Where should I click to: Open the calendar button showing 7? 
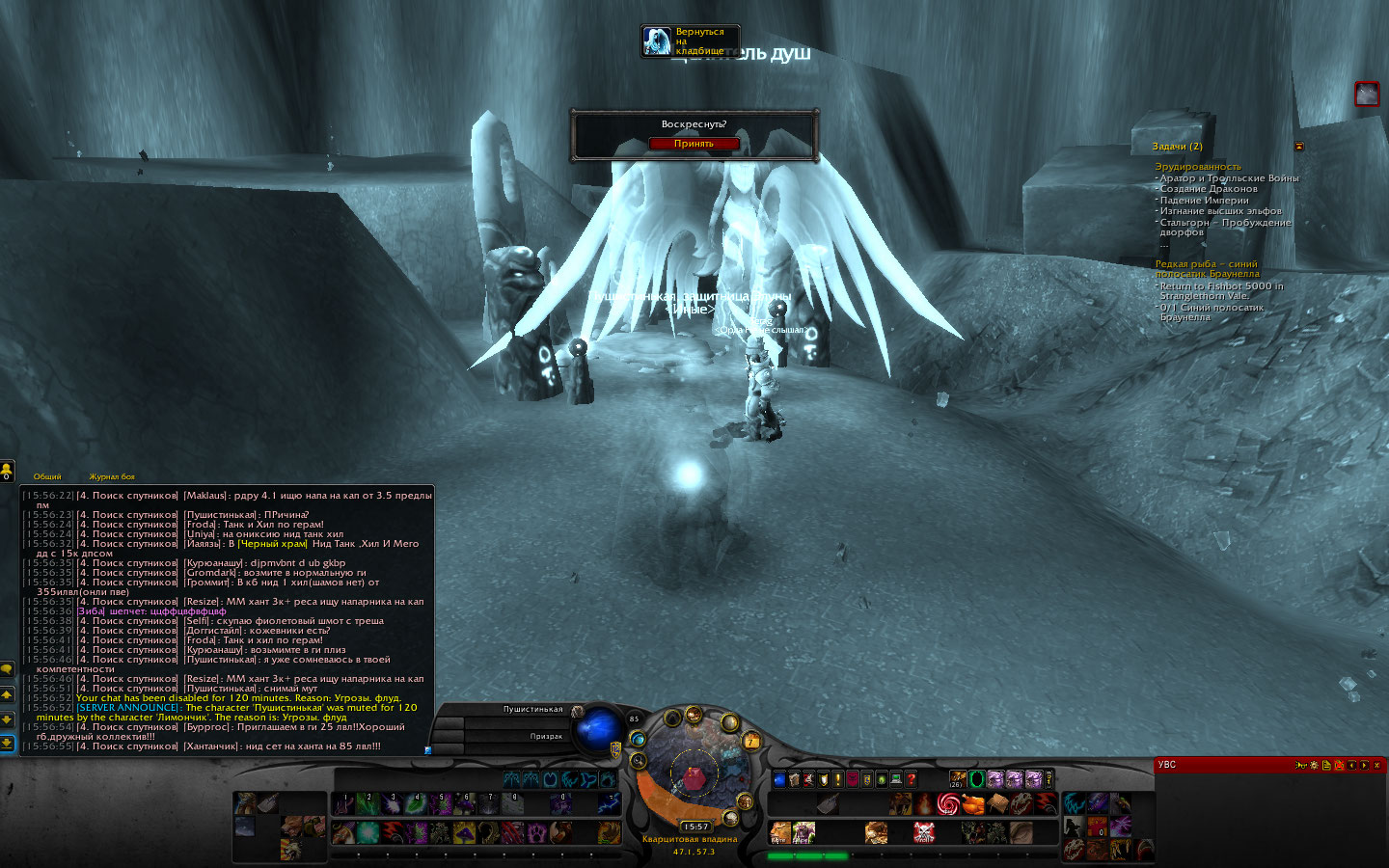pos(750,741)
